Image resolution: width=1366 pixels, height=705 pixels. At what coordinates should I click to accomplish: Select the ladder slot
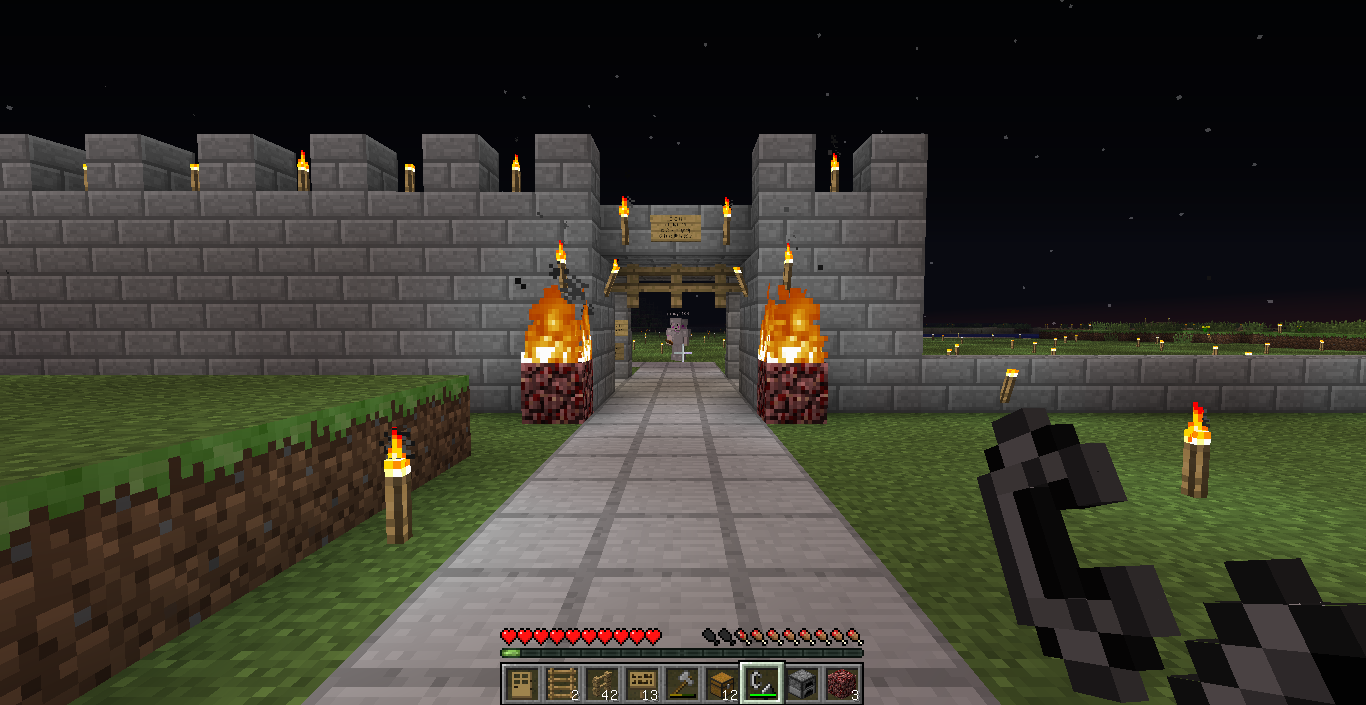tap(561, 684)
